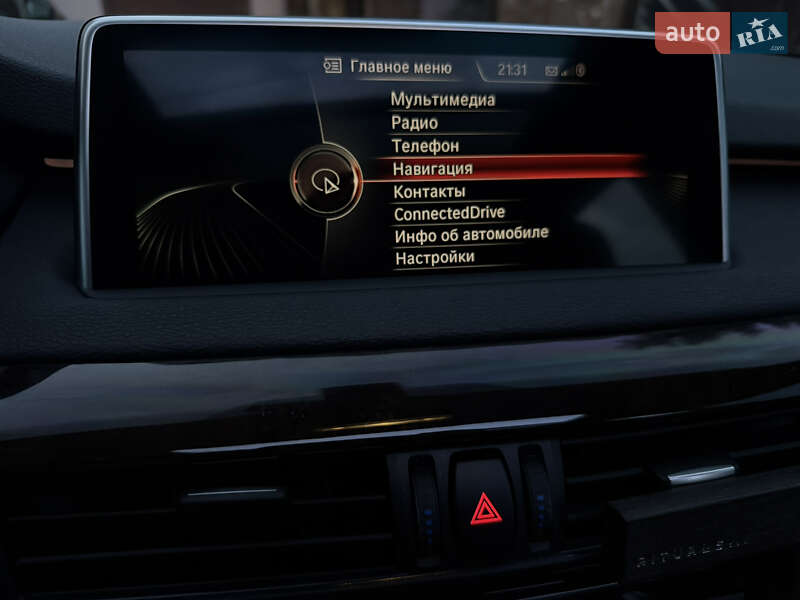Screen dimensions: 800x600
Task: Open the Настройки settings entry
Action: 434,258
